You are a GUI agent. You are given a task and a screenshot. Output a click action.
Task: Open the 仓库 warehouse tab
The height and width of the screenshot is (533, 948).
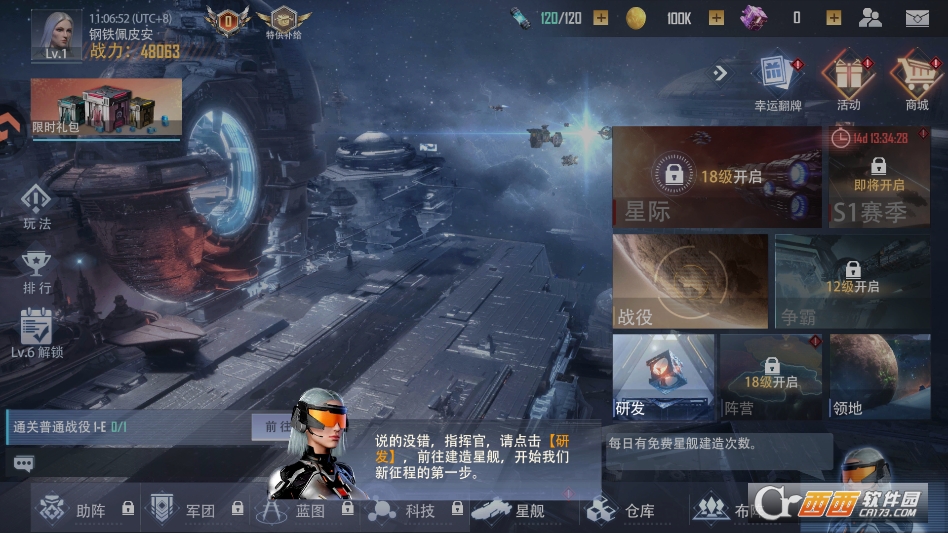tap(622, 510)
